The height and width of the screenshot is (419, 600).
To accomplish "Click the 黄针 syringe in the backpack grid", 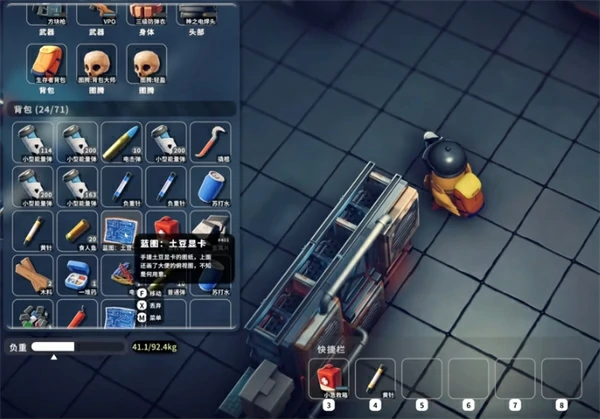I will [34, 229].
